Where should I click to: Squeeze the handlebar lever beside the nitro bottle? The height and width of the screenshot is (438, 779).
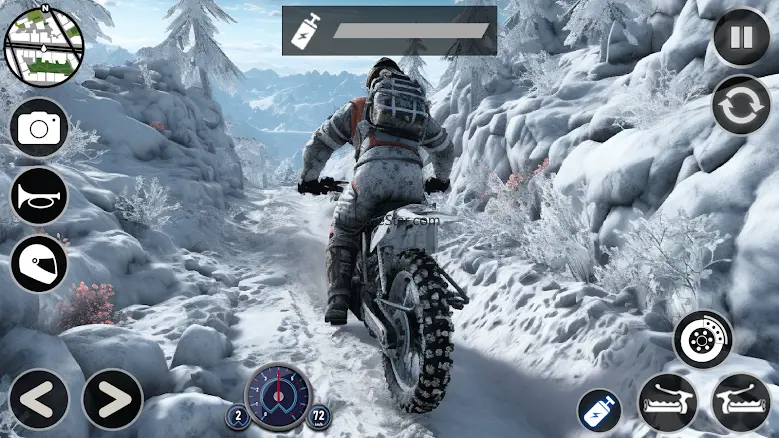click(667, 402)
